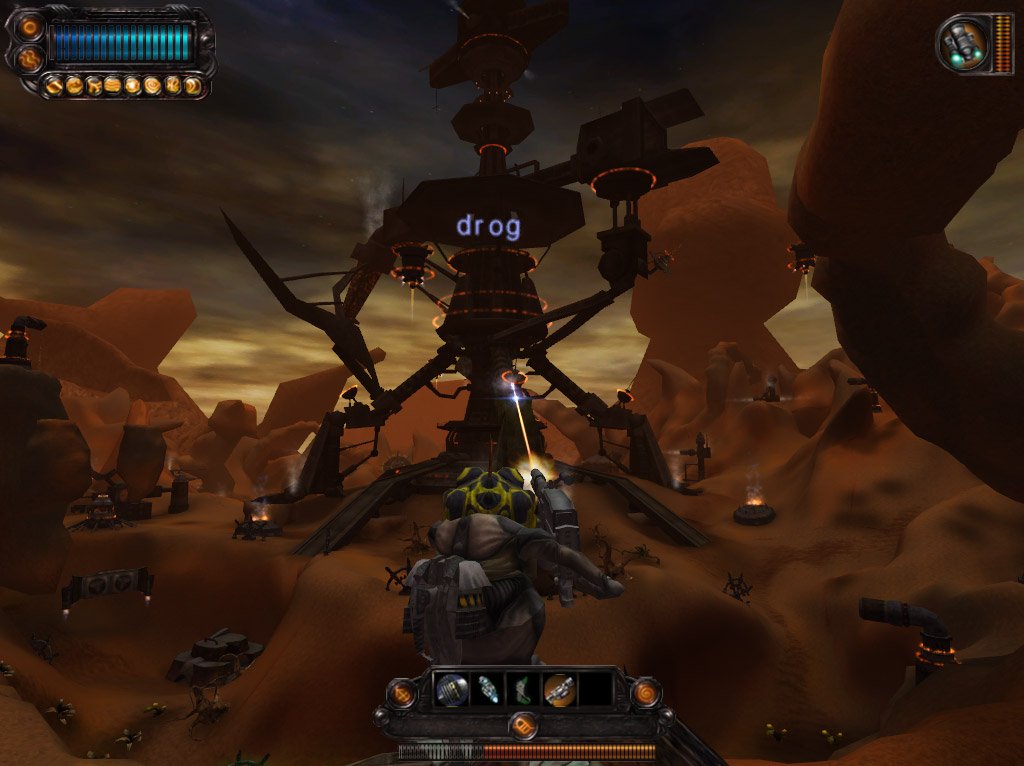Activate the orange spiral button beside hotbar
The height and width of the screenshot is (766, 1024).
point(645,692)
